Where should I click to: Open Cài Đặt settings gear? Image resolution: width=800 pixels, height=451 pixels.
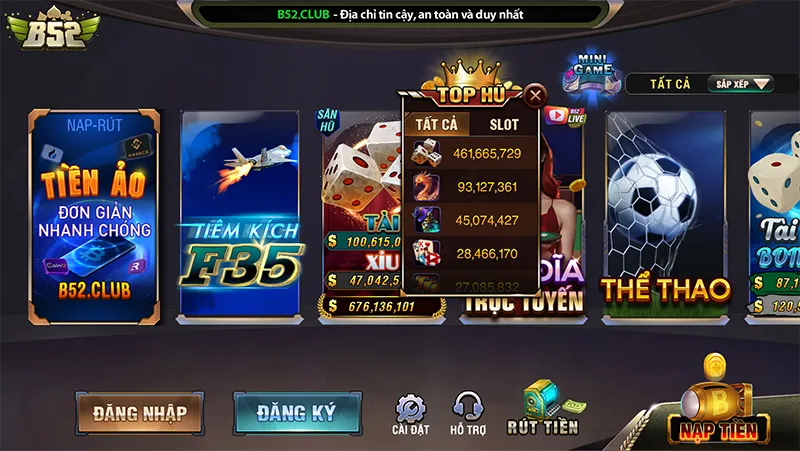pyautogui.click(x=411, y=414)
